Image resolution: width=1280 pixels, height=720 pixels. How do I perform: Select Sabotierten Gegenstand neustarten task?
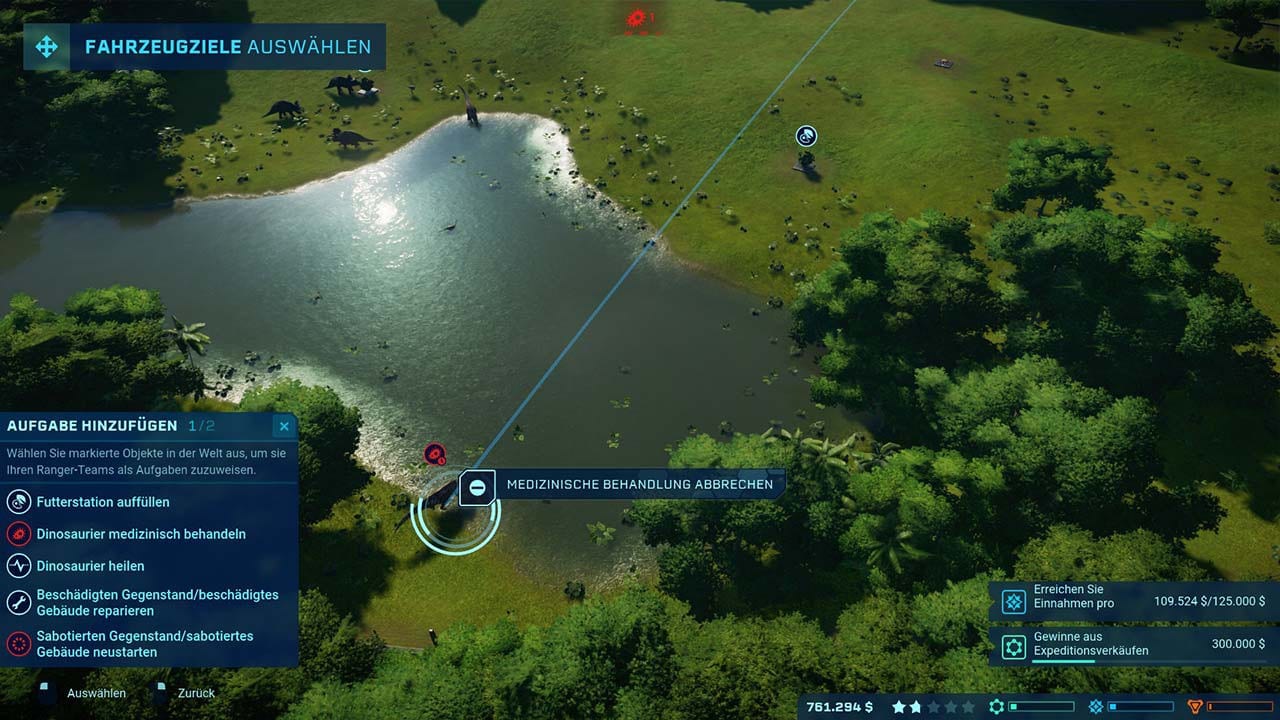(x=144, y=643)
